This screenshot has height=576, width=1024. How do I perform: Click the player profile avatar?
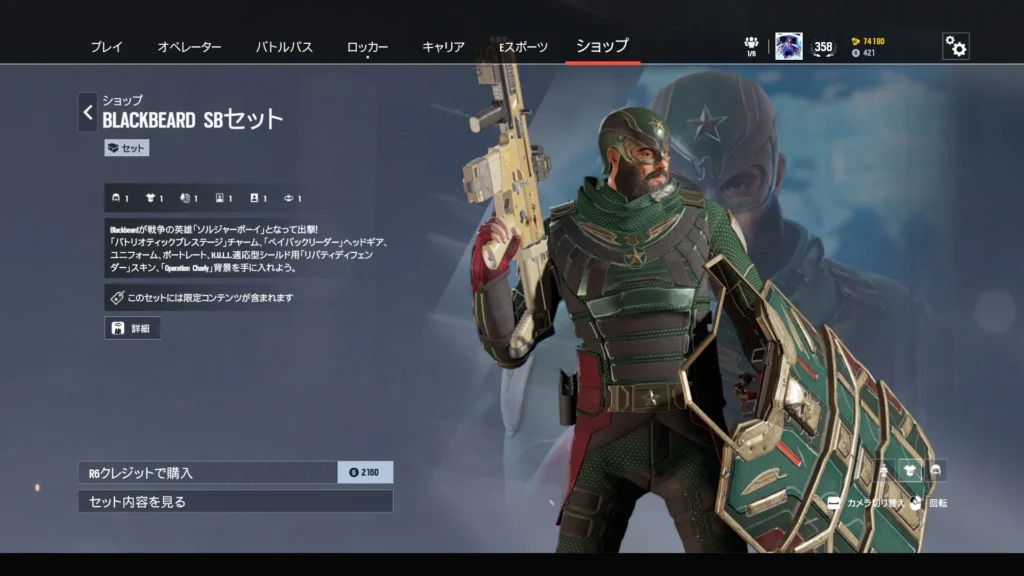pyautogui.click(x=788, y=46)
